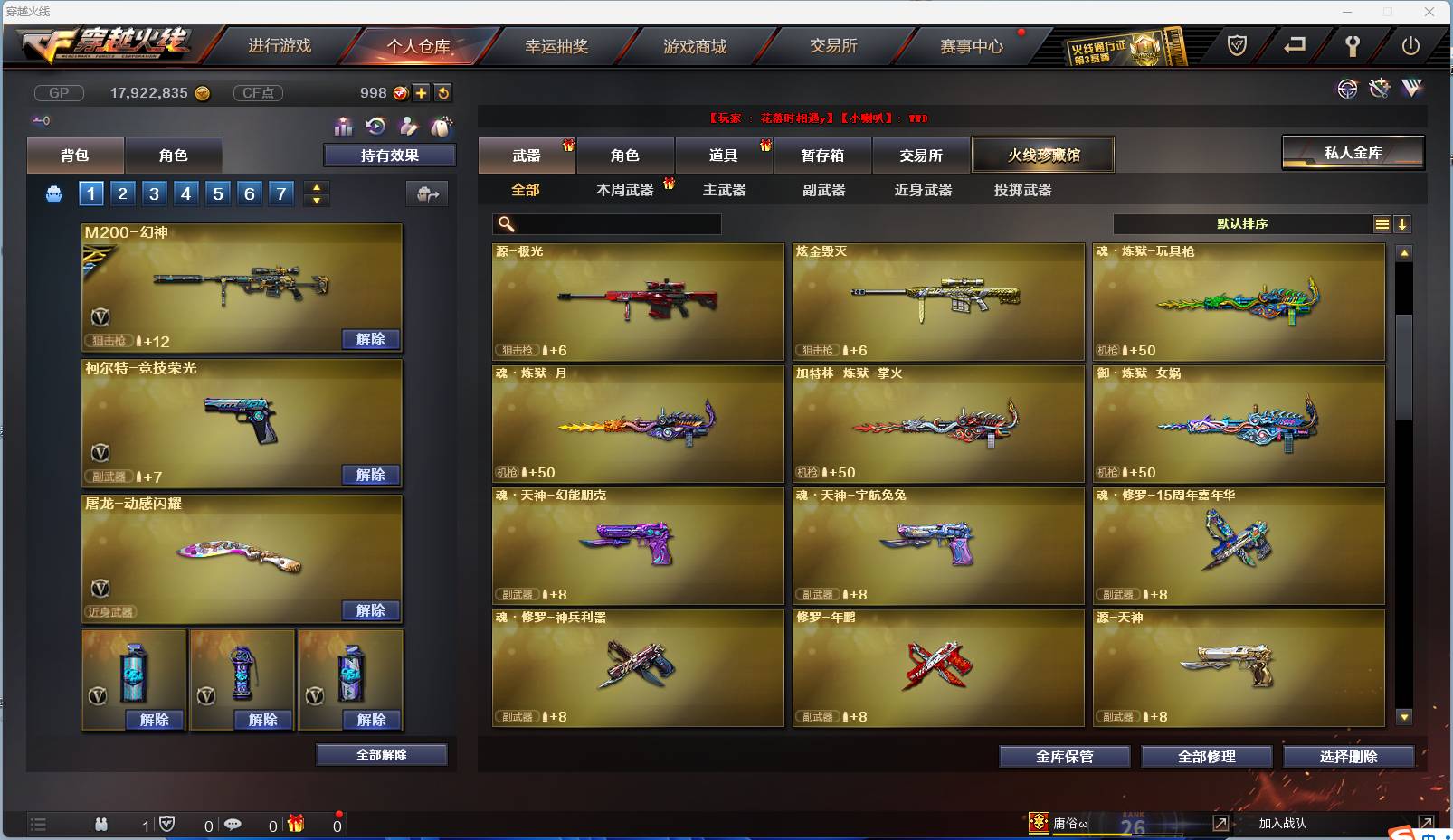Click the ranking bar-chart icon above the backpack
Viewport: 1453px width, 840px height.
pos(344,127)
